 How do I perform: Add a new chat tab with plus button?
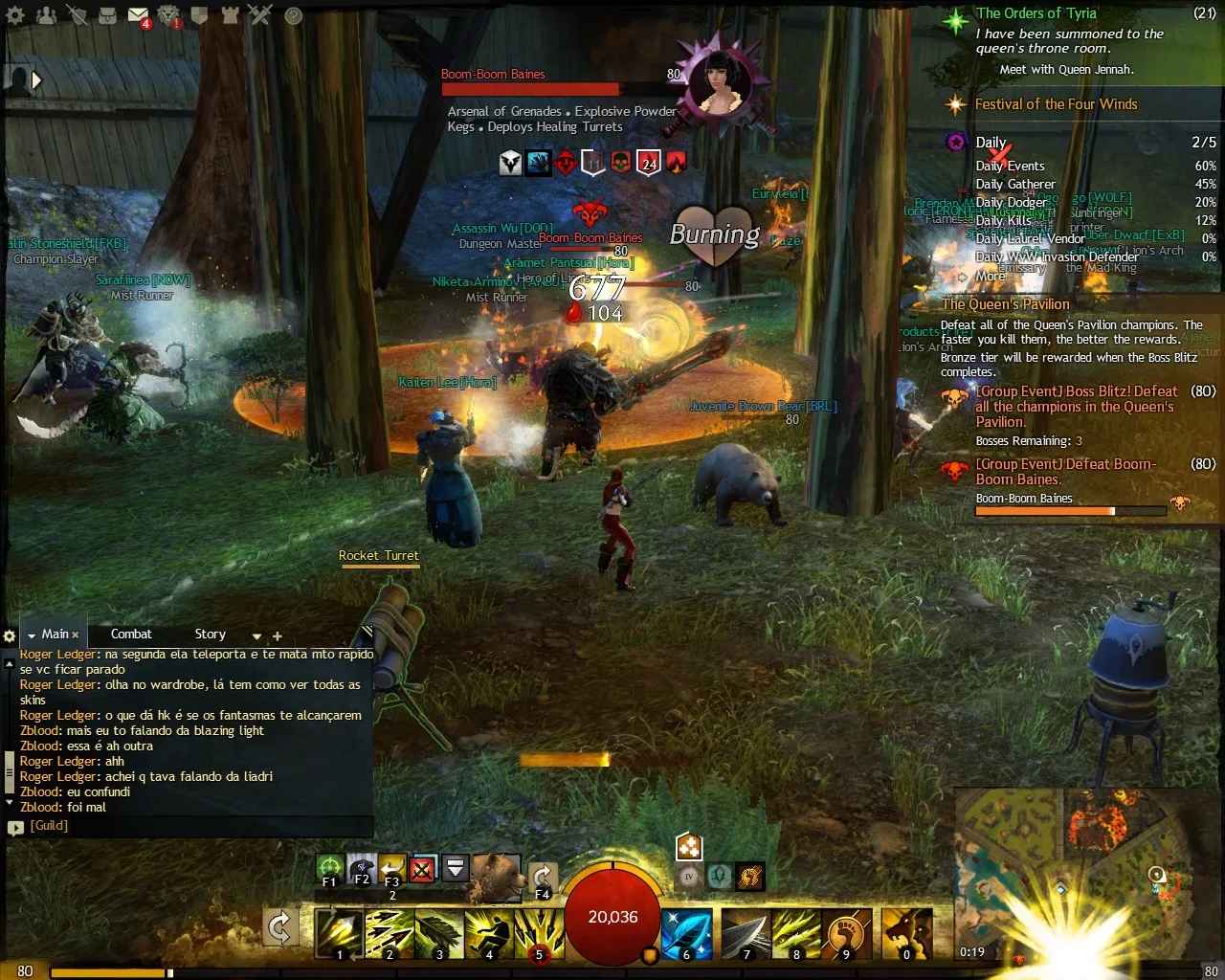click(277, 635)
